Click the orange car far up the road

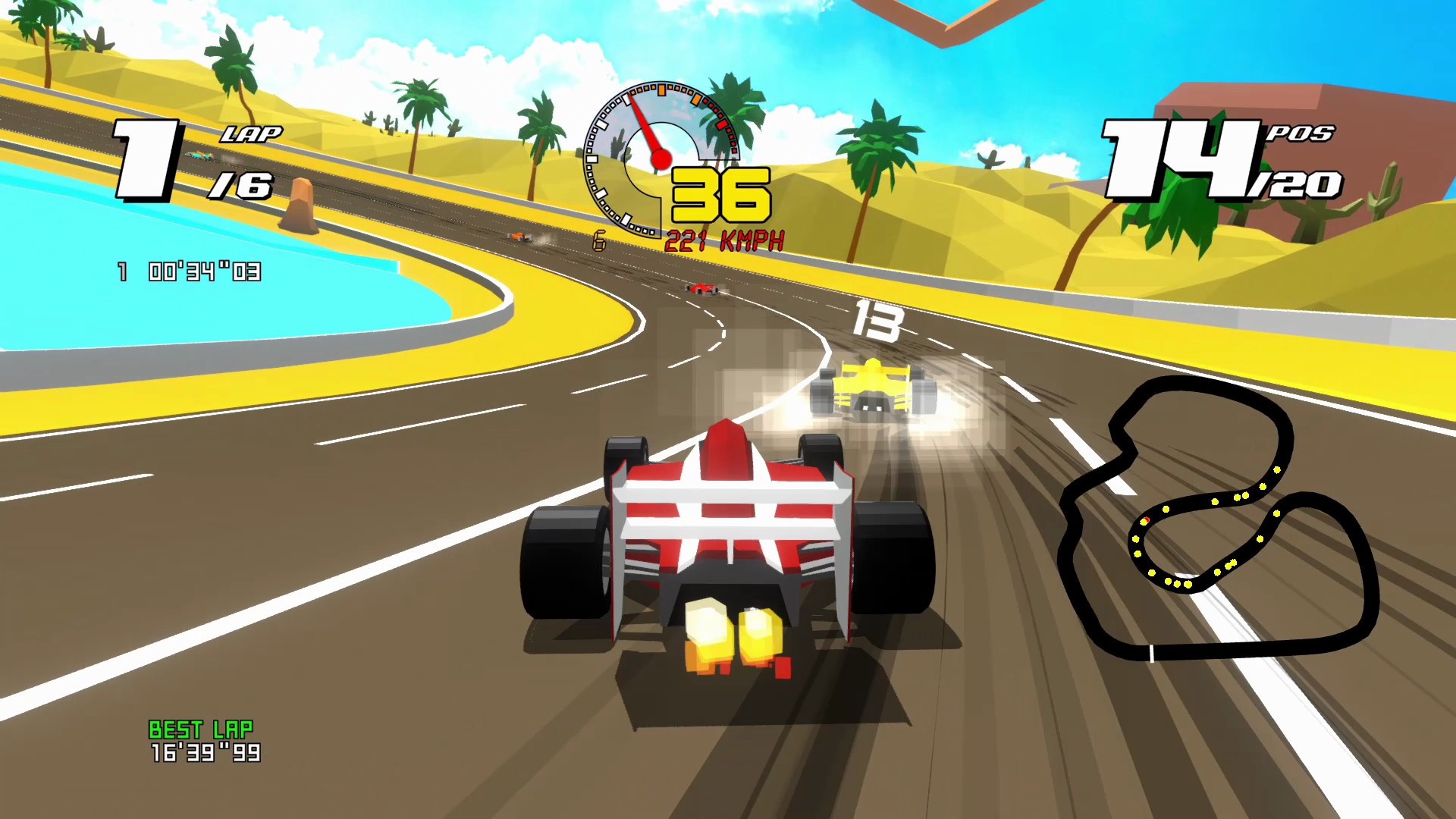520,237
